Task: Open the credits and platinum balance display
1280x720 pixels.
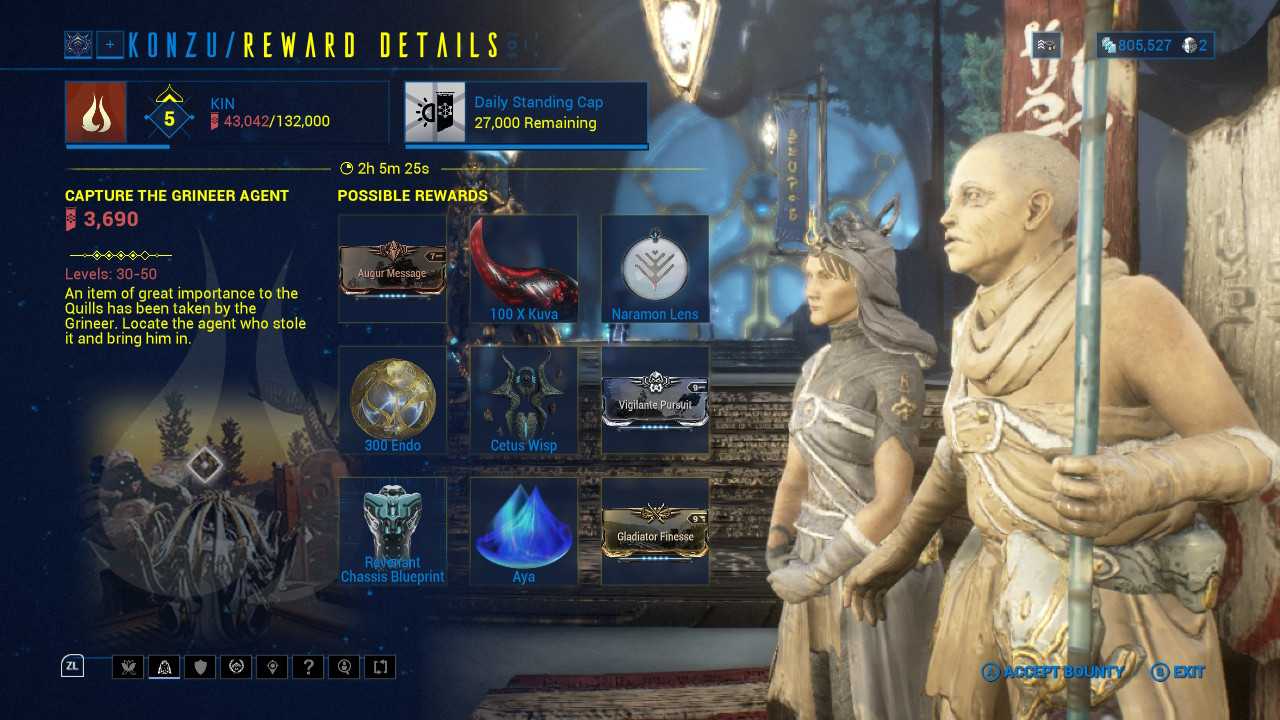Action: point(1155,45)
